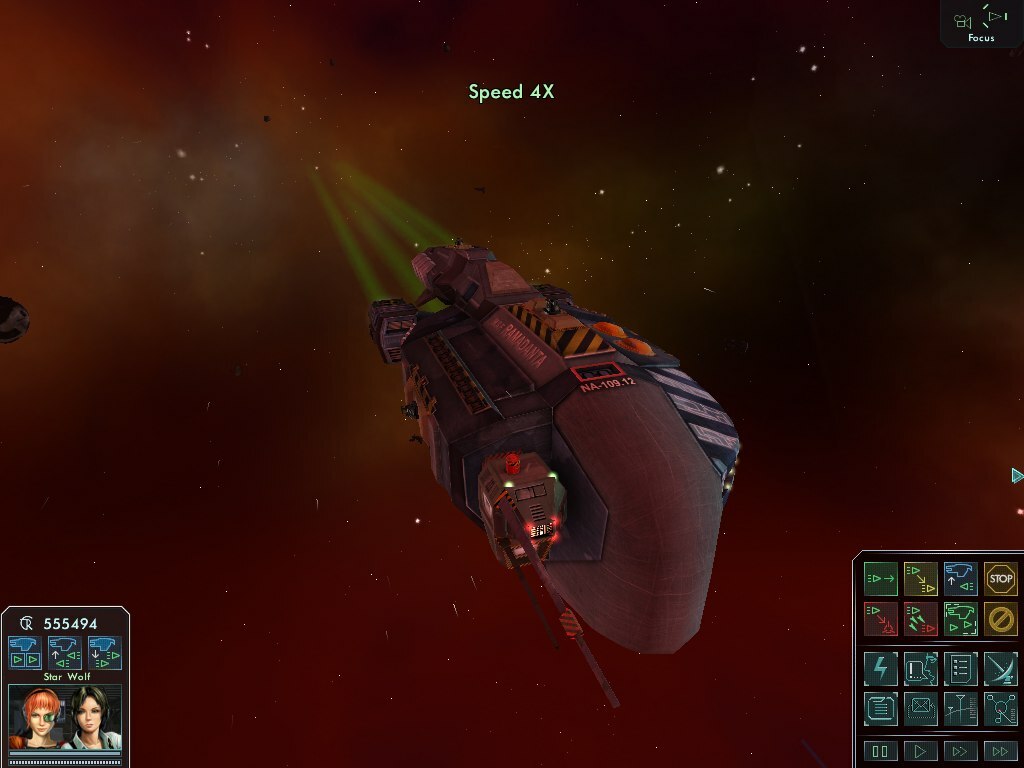Open the checklist objectives icon
Screen dimensions: 1024x768
(x=960, y=668)
